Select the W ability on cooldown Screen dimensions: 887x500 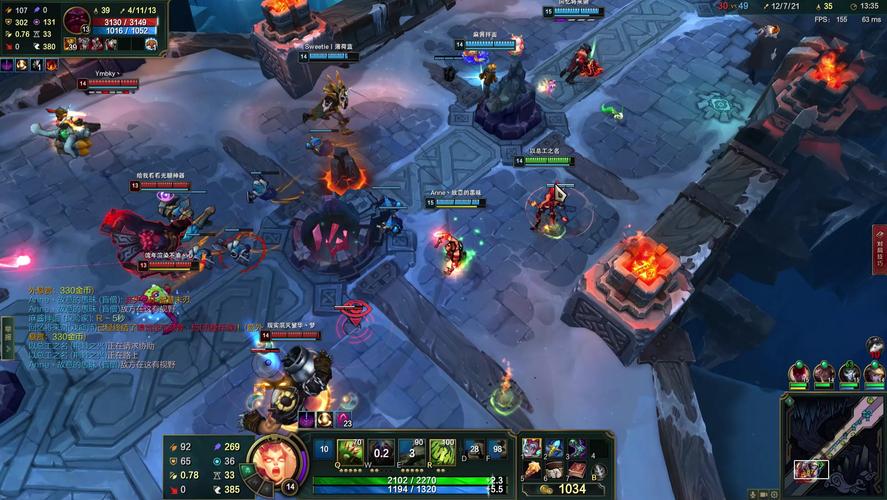tap(380, 452)
